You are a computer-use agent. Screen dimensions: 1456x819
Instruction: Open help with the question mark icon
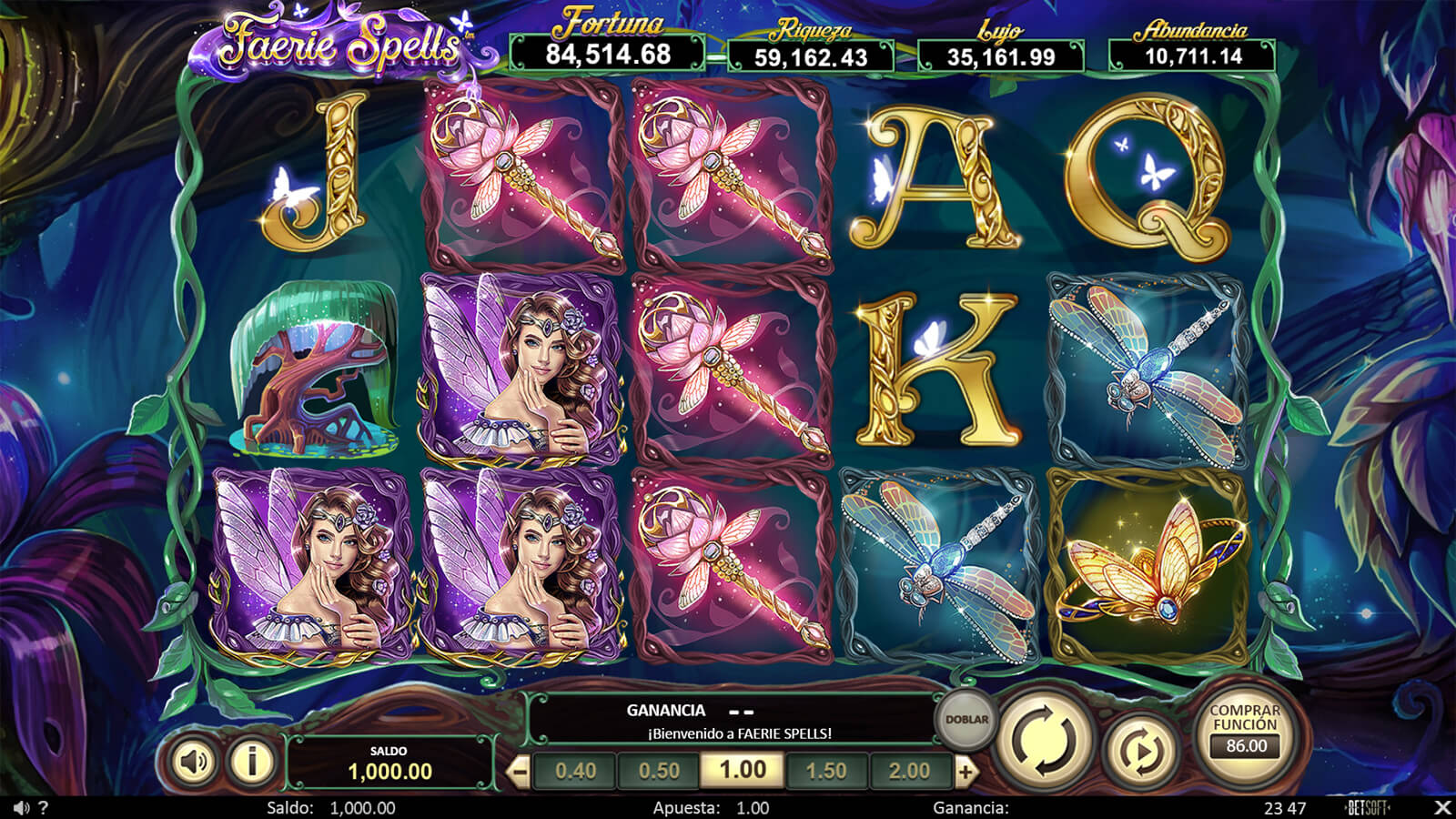[x=43, y=808]
